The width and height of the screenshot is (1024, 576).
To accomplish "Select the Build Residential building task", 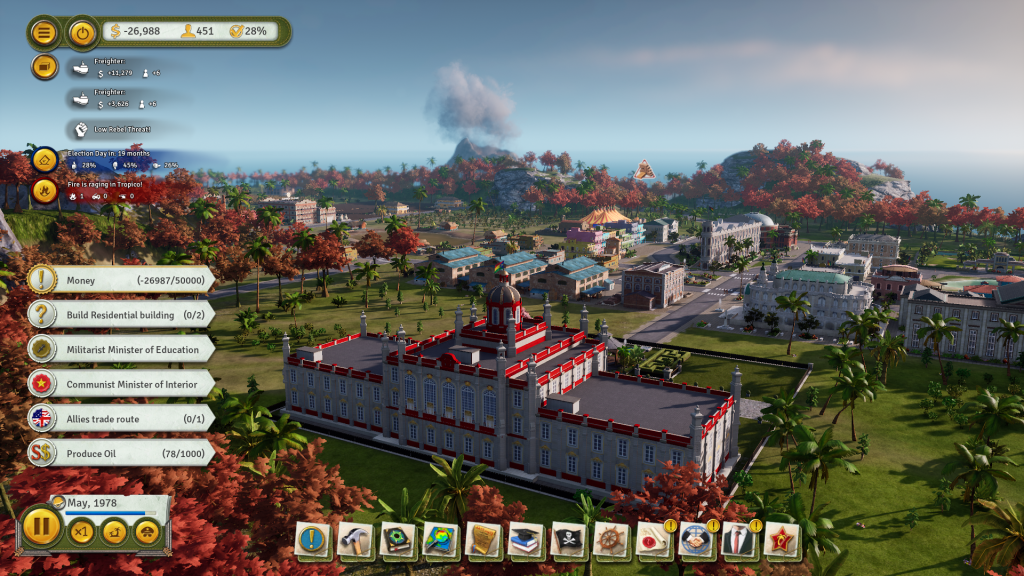I will (120, 314).
